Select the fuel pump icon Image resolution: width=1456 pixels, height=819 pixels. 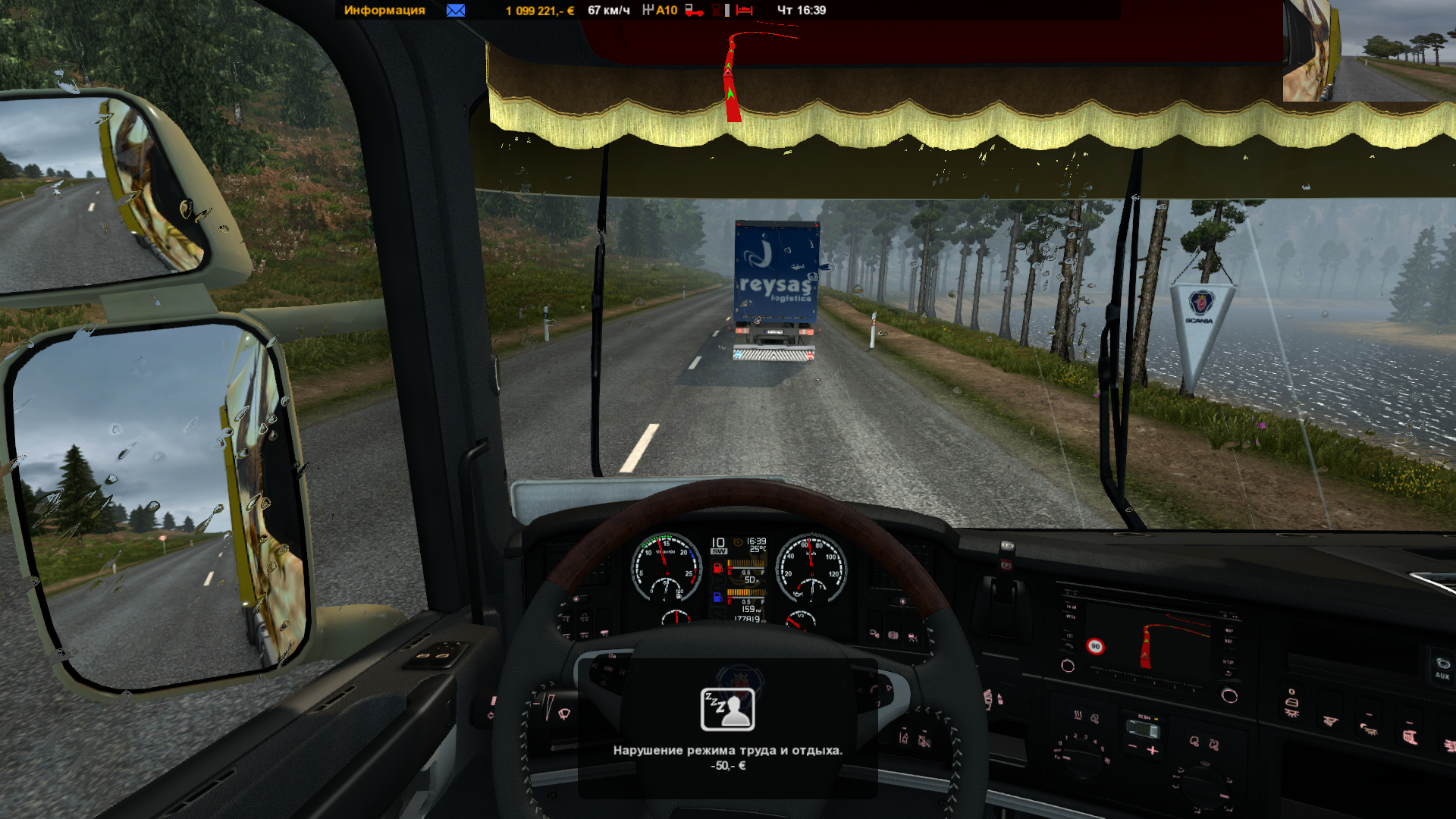point(717,10)
